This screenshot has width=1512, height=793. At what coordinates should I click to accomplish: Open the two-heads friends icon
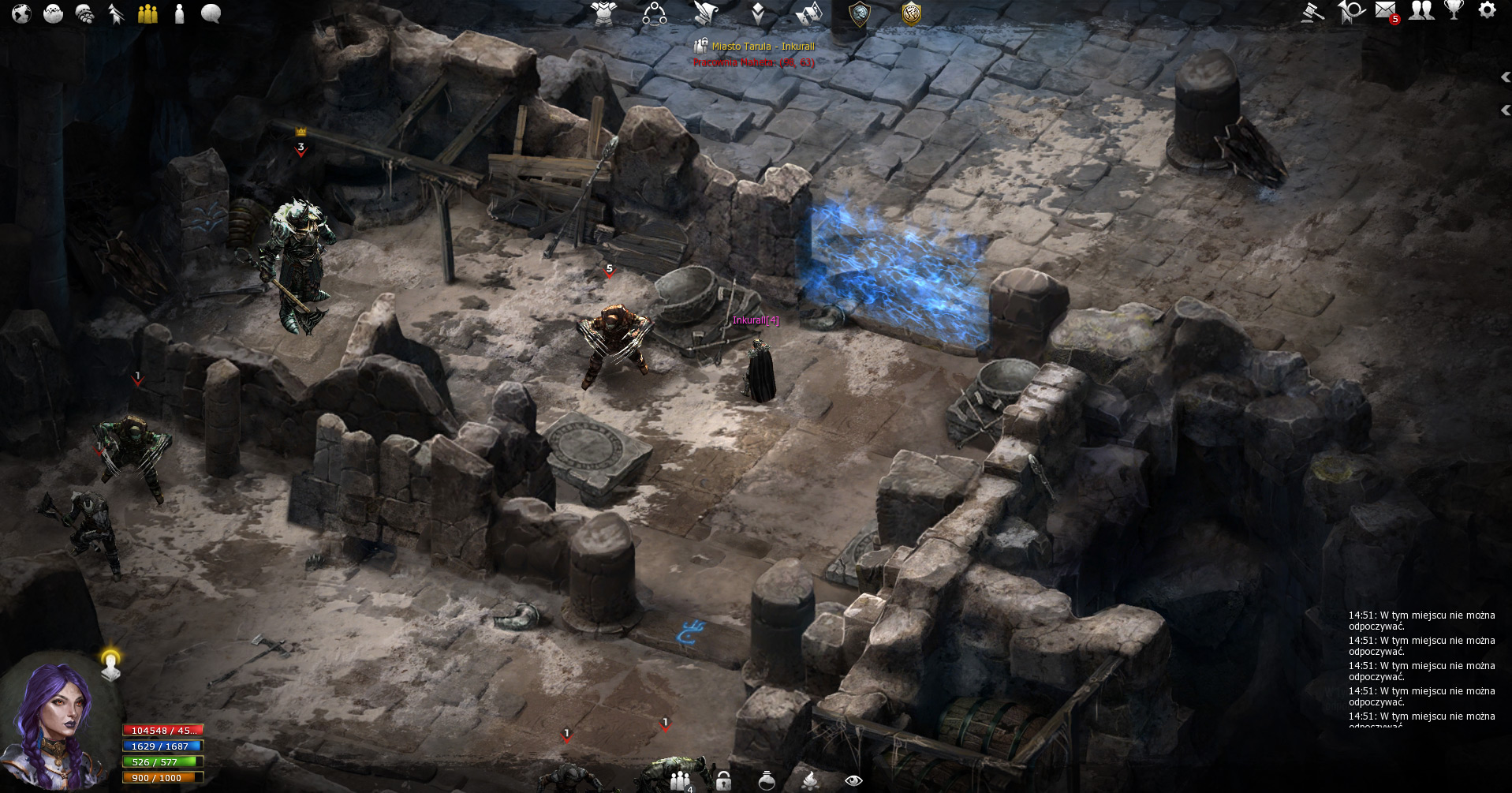tap(1421, 10)
